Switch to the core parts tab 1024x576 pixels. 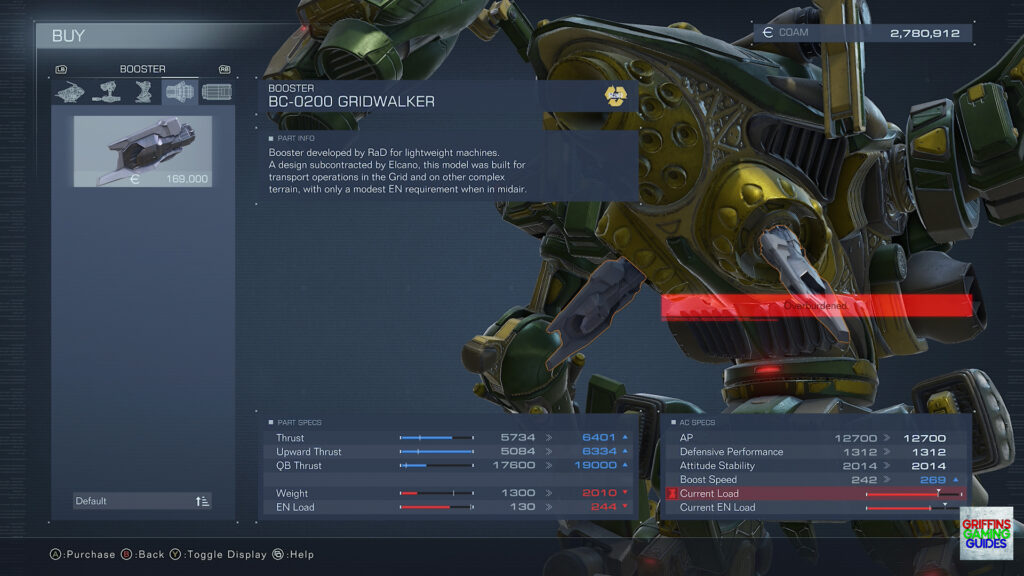[70, 92]
